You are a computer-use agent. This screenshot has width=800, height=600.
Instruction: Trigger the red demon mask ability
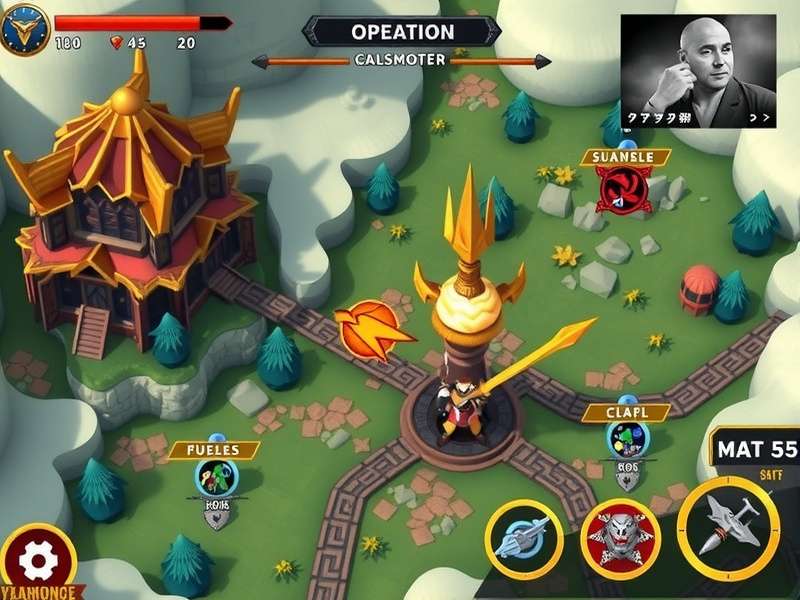tap(620, 538)
